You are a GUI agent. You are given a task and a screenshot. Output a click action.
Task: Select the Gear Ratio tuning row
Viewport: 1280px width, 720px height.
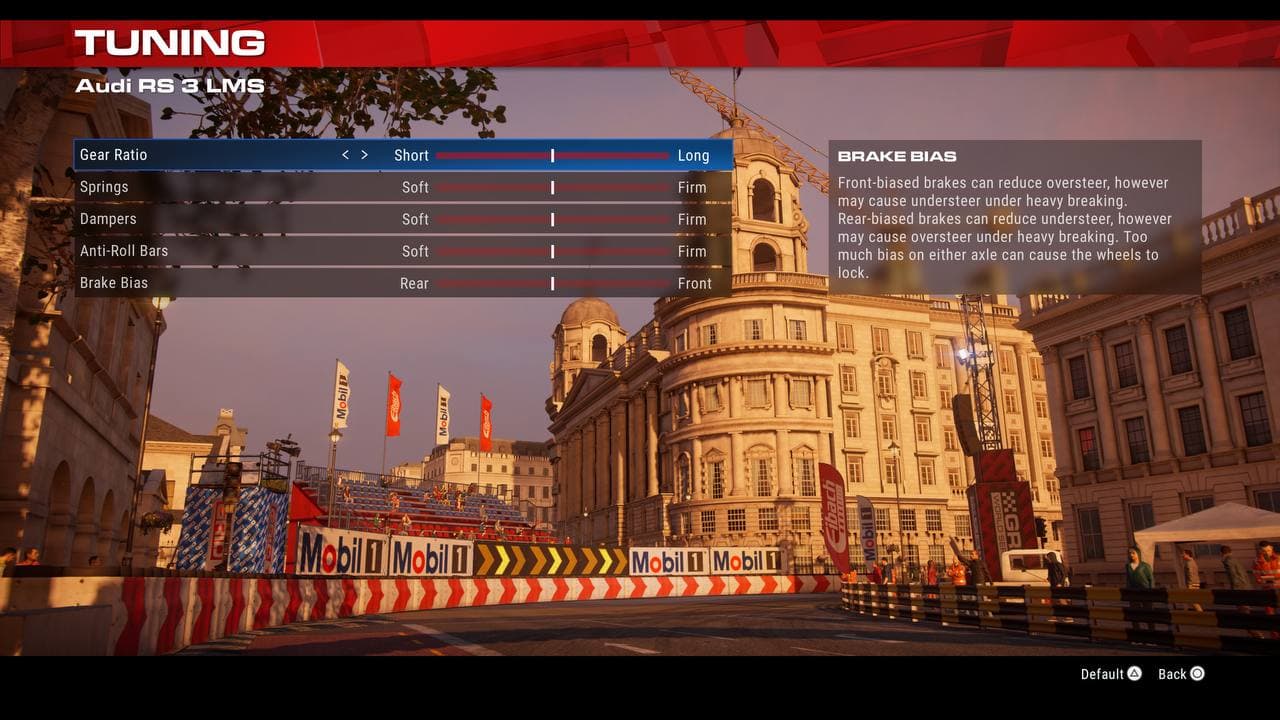114,155
